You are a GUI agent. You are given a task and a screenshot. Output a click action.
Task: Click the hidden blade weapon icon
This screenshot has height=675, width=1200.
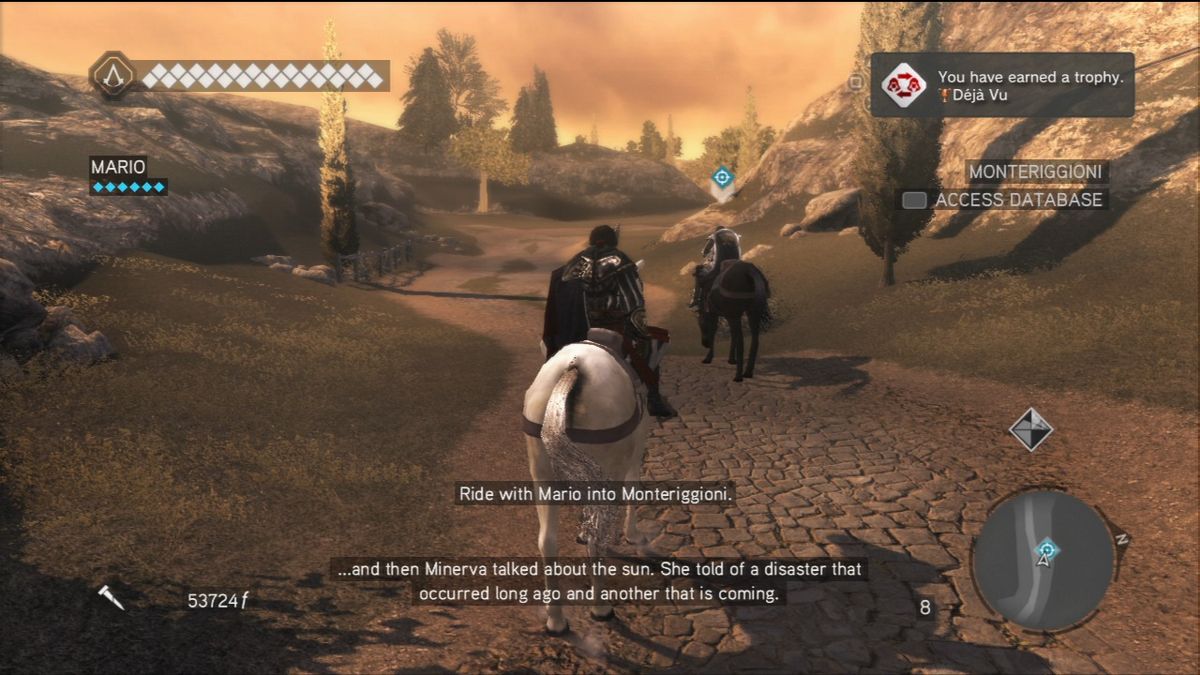(x=111, y=598)
